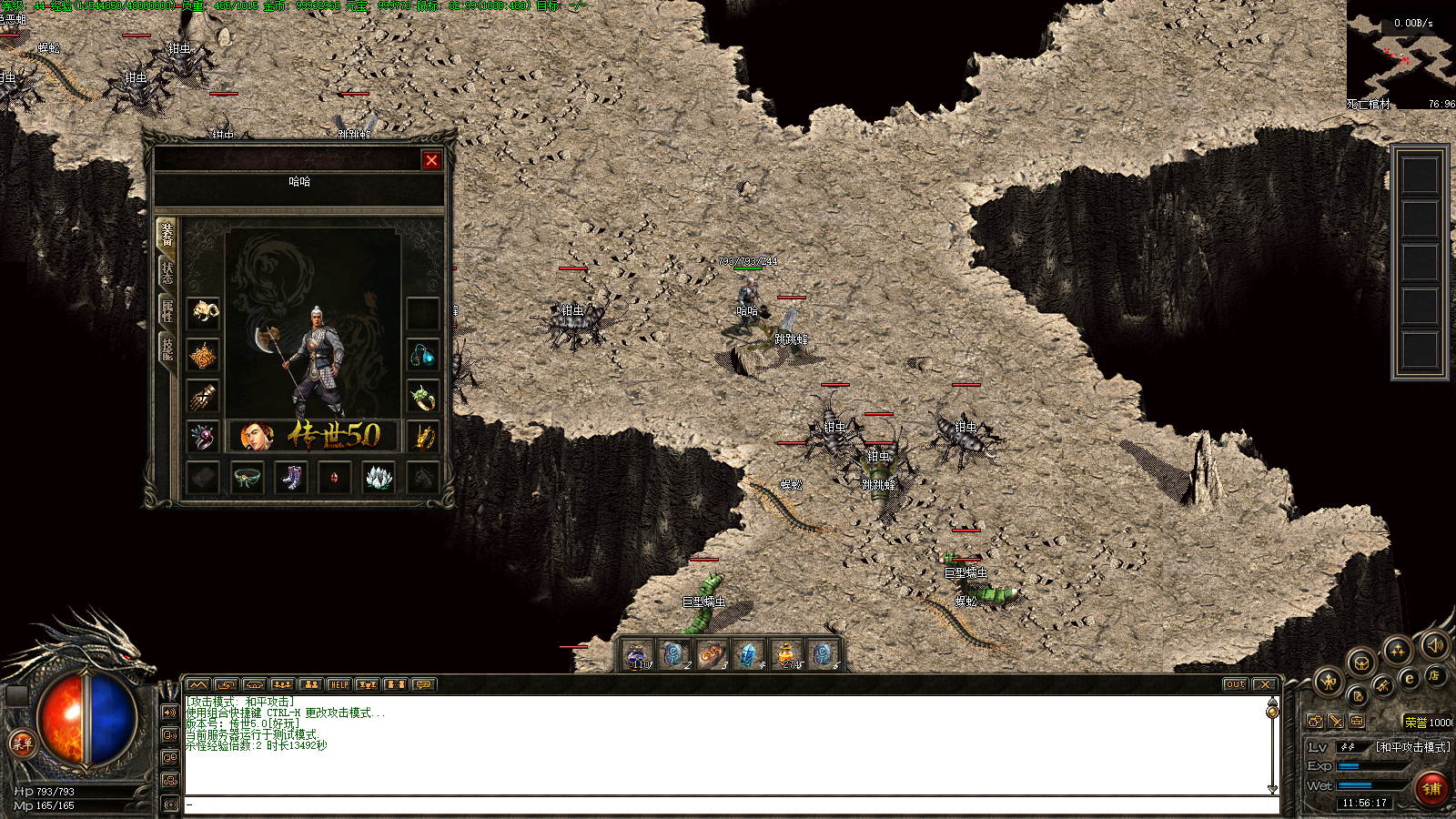Screen dimensions: 1456x819
Task: Toggle the sound speaker button
Action: click(1435, 645)
